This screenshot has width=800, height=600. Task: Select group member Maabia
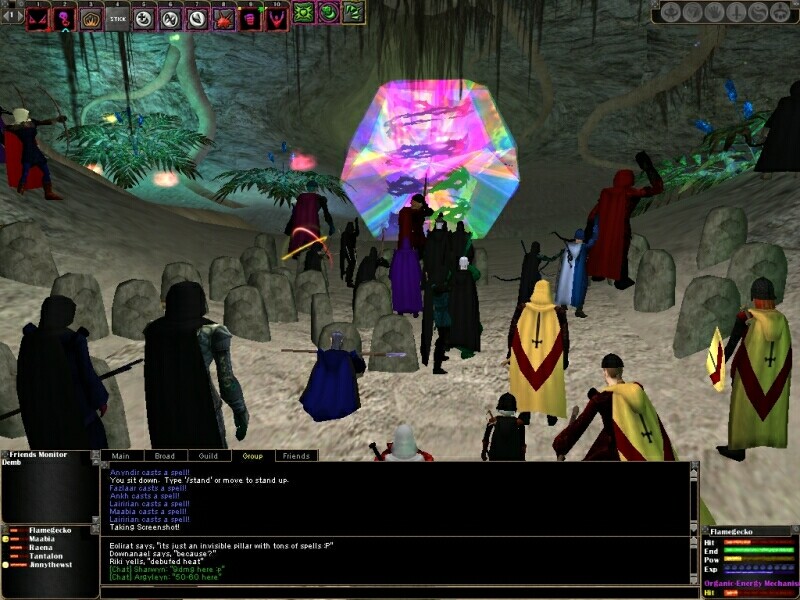pos(43,539)
